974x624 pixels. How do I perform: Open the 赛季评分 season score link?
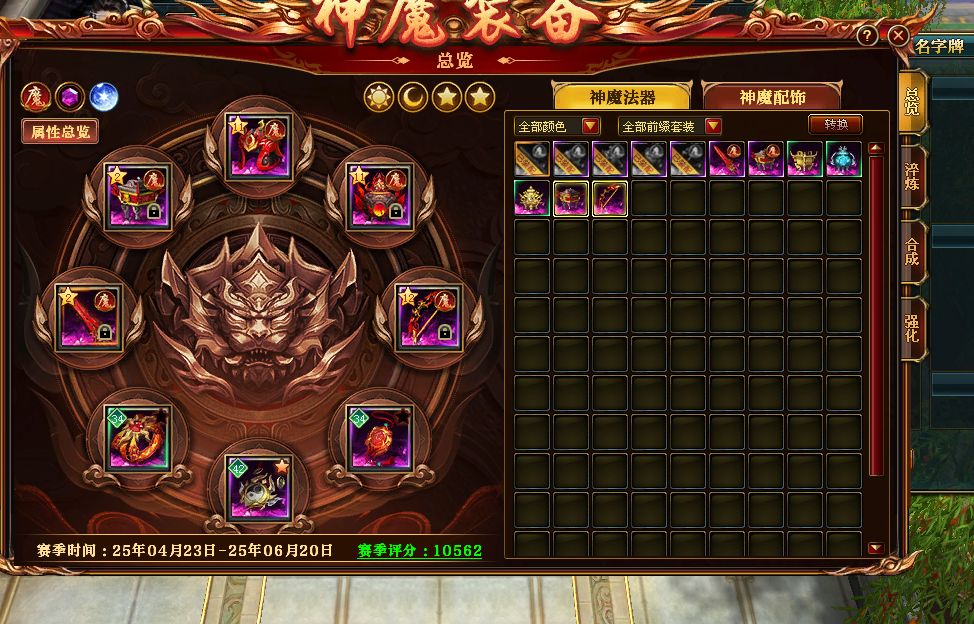coord(420,551)
